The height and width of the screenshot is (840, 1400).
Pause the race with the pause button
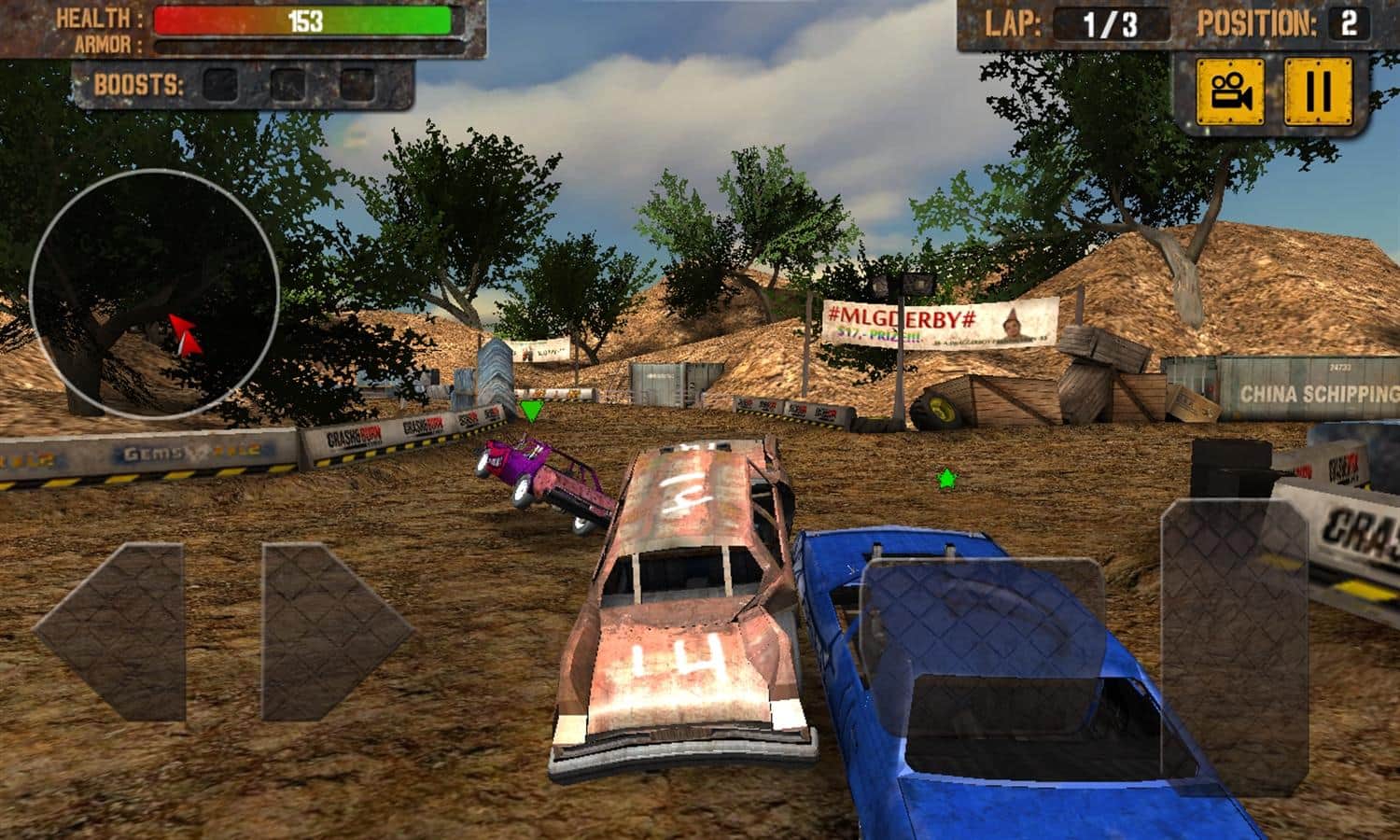[x=1317, y=91]
